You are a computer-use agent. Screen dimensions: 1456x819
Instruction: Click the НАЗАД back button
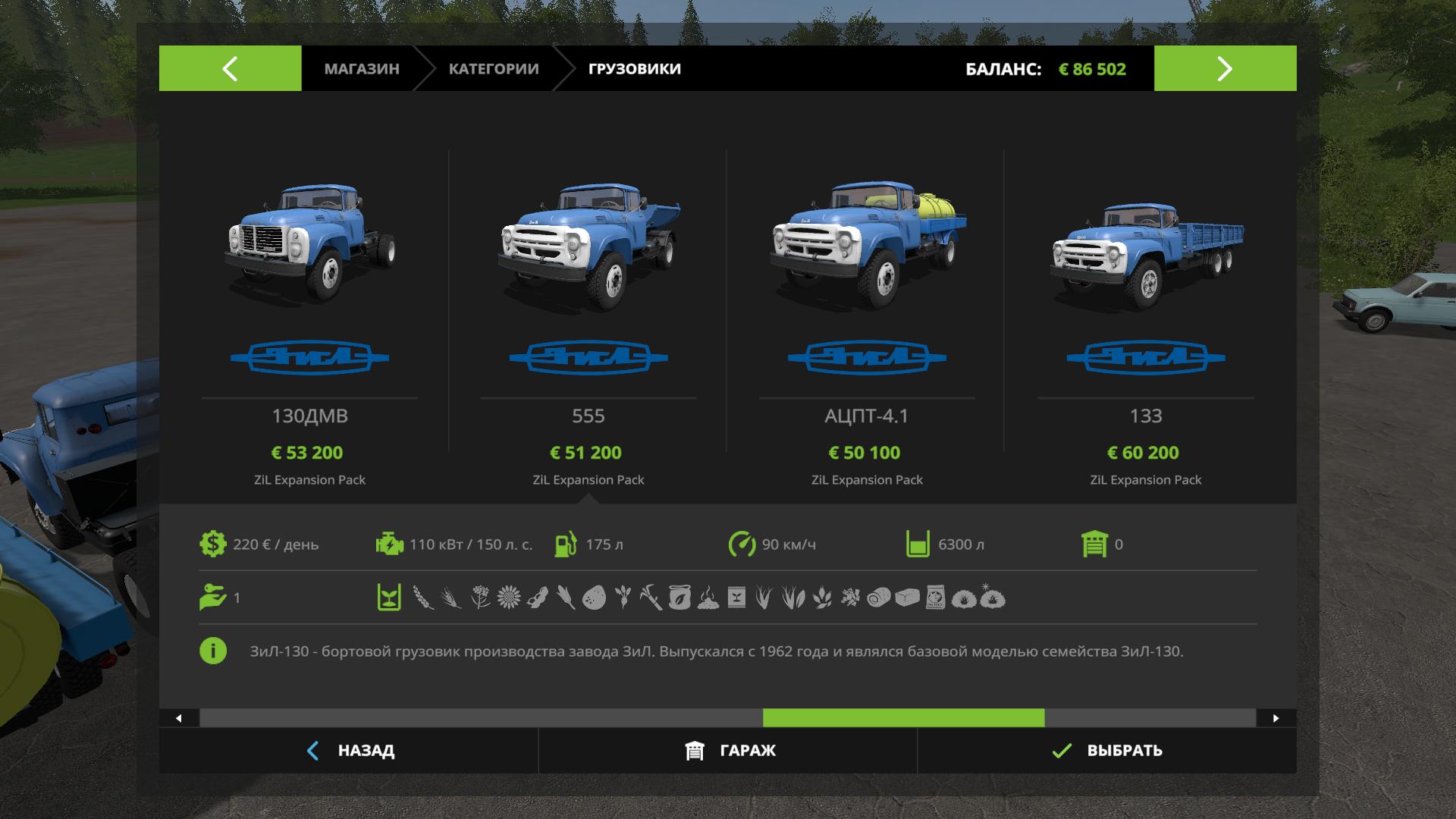(349, 751)
